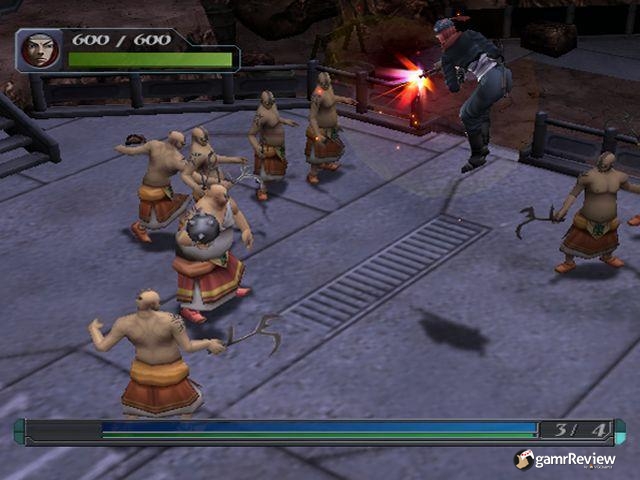
Task: Open the gamrReview watermark logo
Action: click(565, 459)
